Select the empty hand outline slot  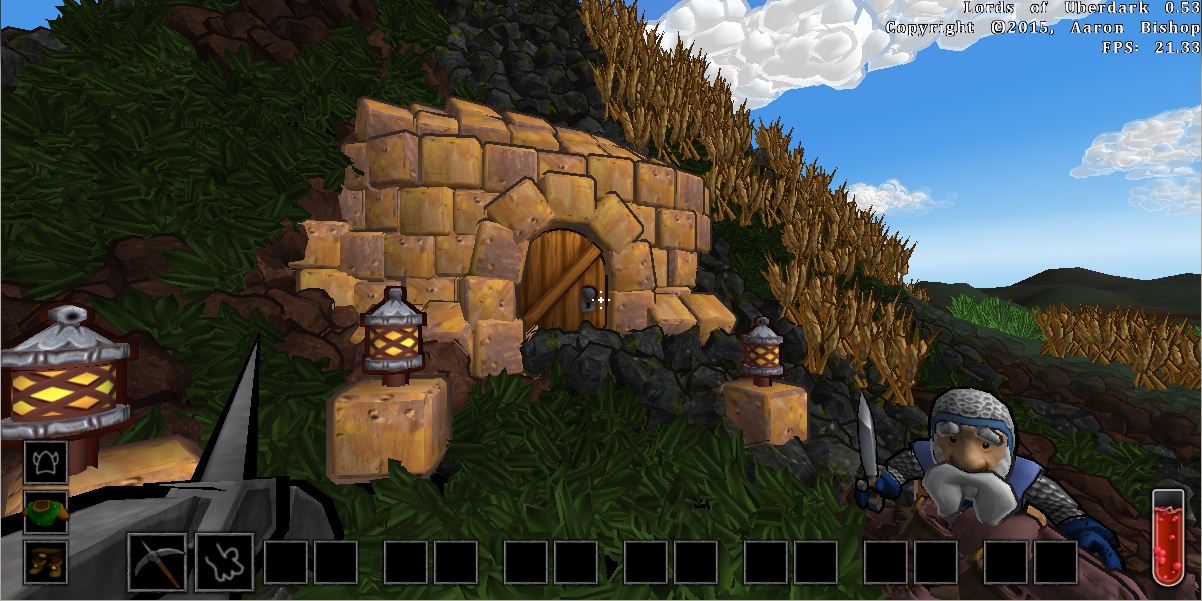pyautogui.click(x=224, y=562)
